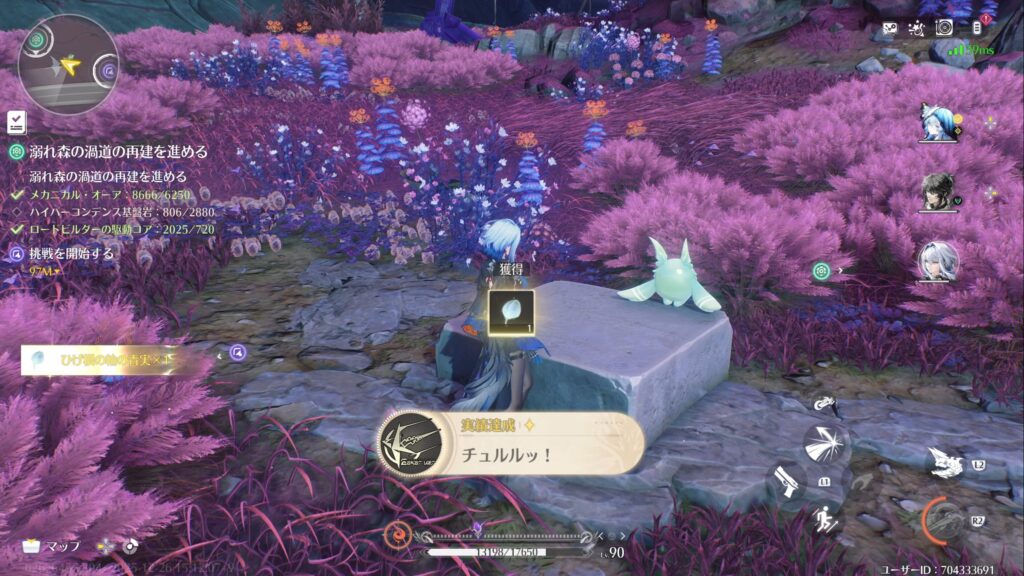1024x576 pixels.
Task: Open the camera photo mode icon
Action: coord(943,29)
